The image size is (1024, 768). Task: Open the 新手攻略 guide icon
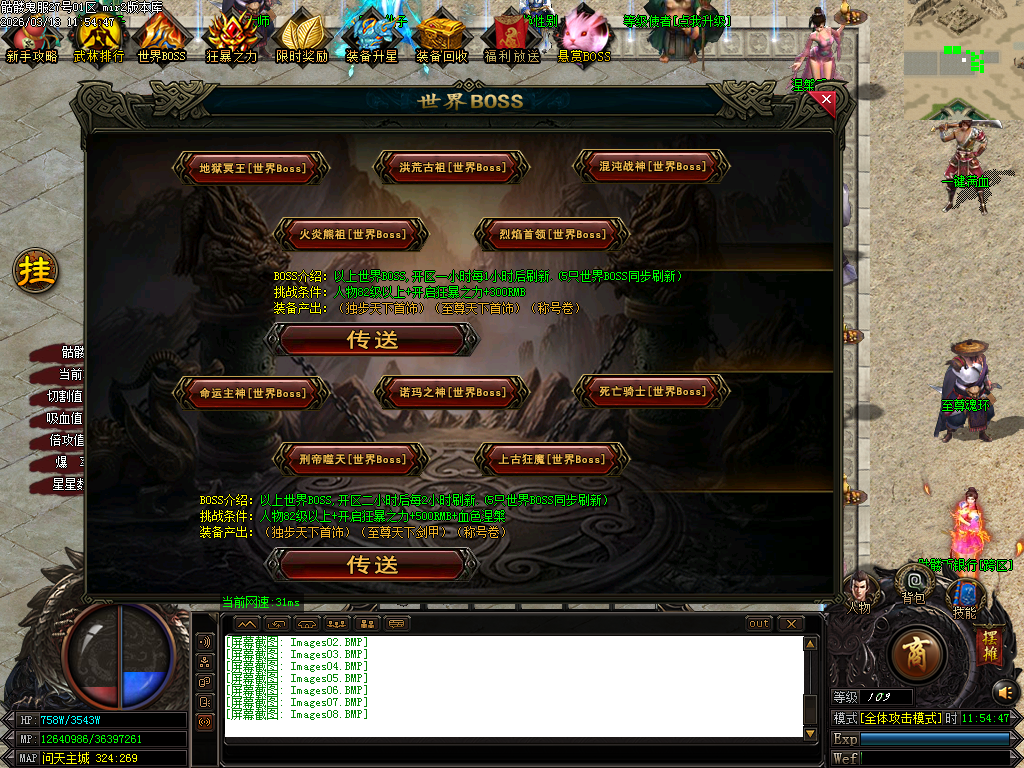[x=32, y=40]
